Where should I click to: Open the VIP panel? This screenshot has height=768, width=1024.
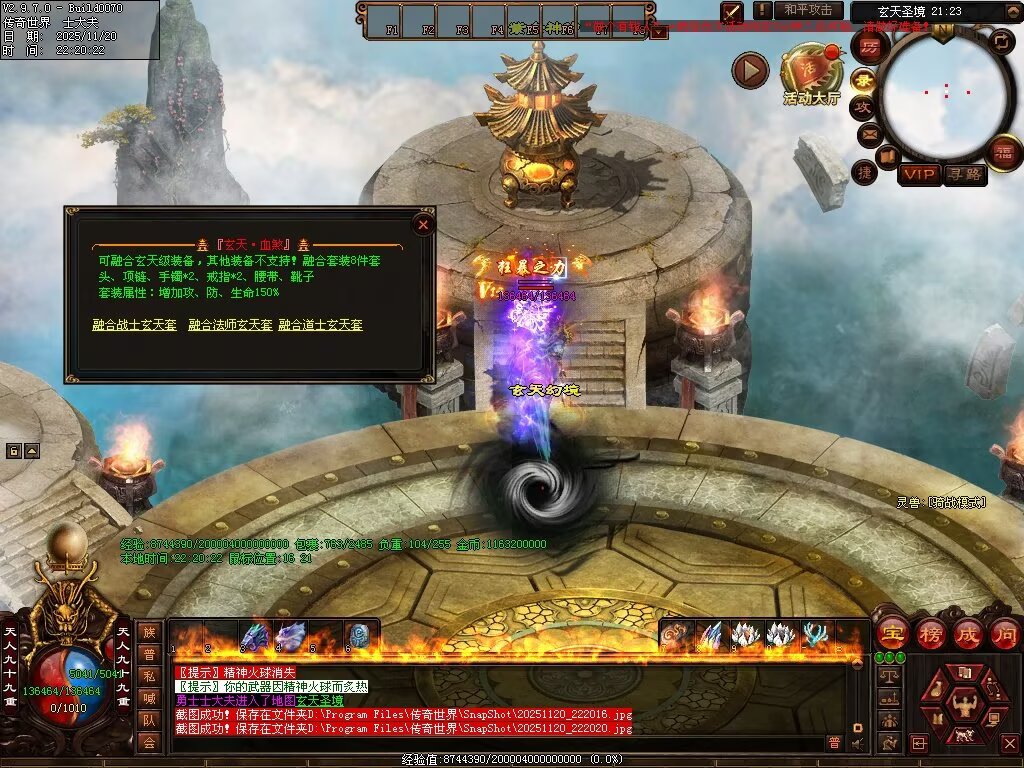coord(919,175)
